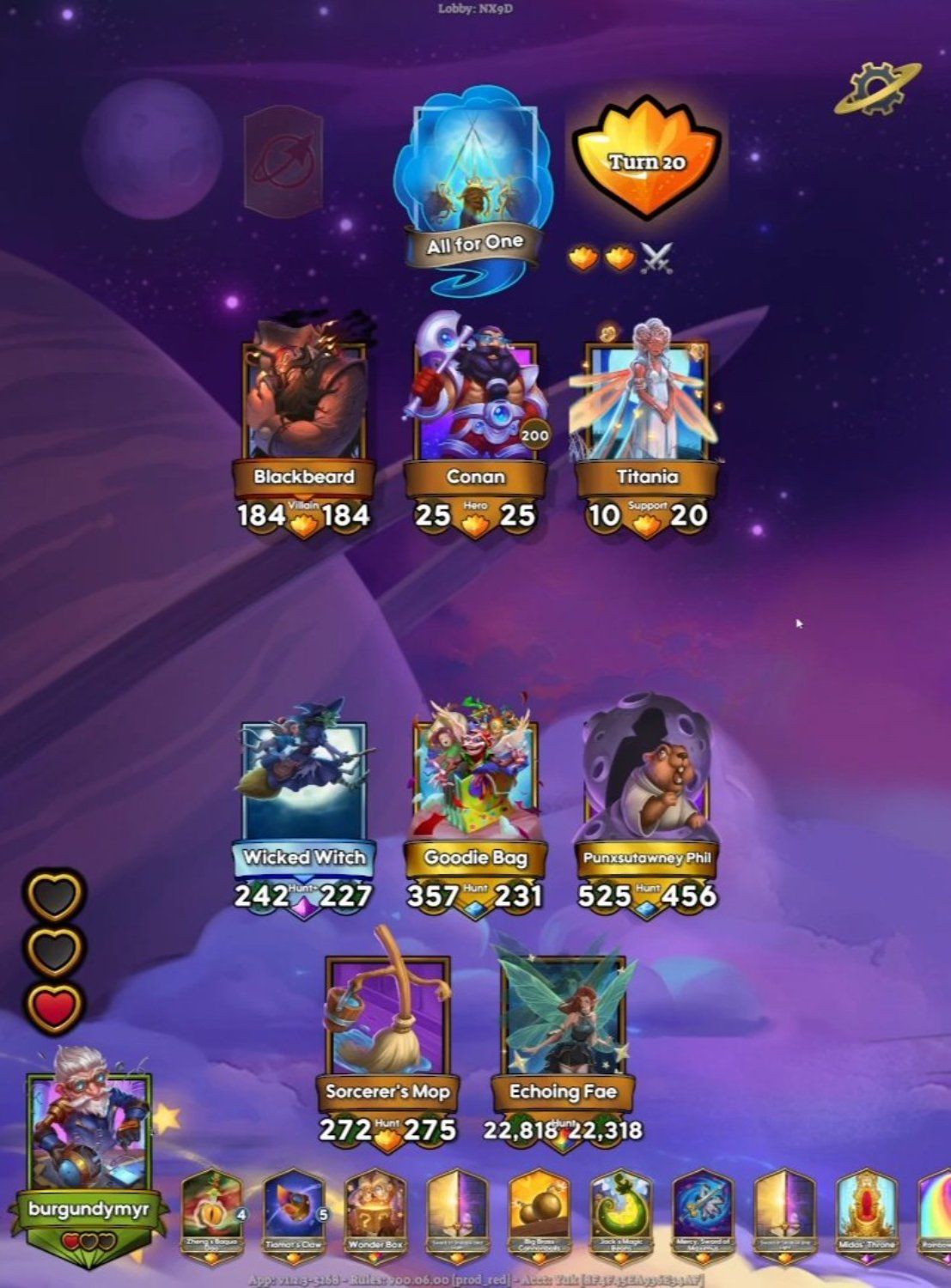The width and height of the screenshot is (951, 1288).
Task: Inspect the Wonder Box treasure
Action: pos(375,1212)
